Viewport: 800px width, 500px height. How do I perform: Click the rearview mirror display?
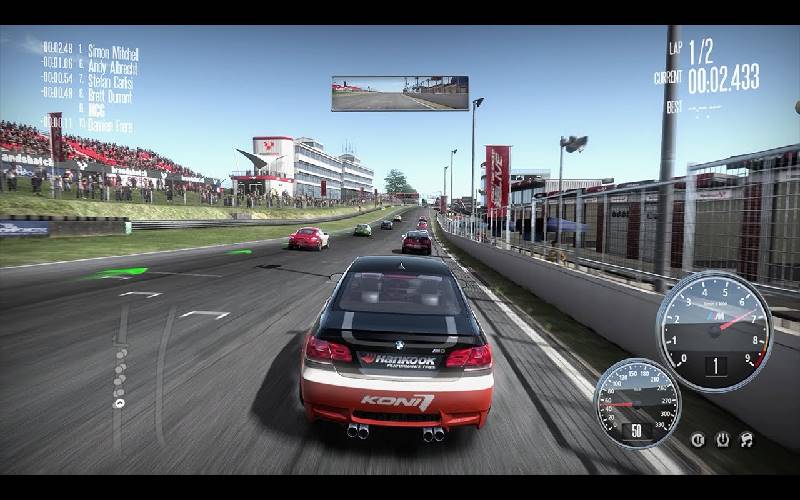point(400,93)
